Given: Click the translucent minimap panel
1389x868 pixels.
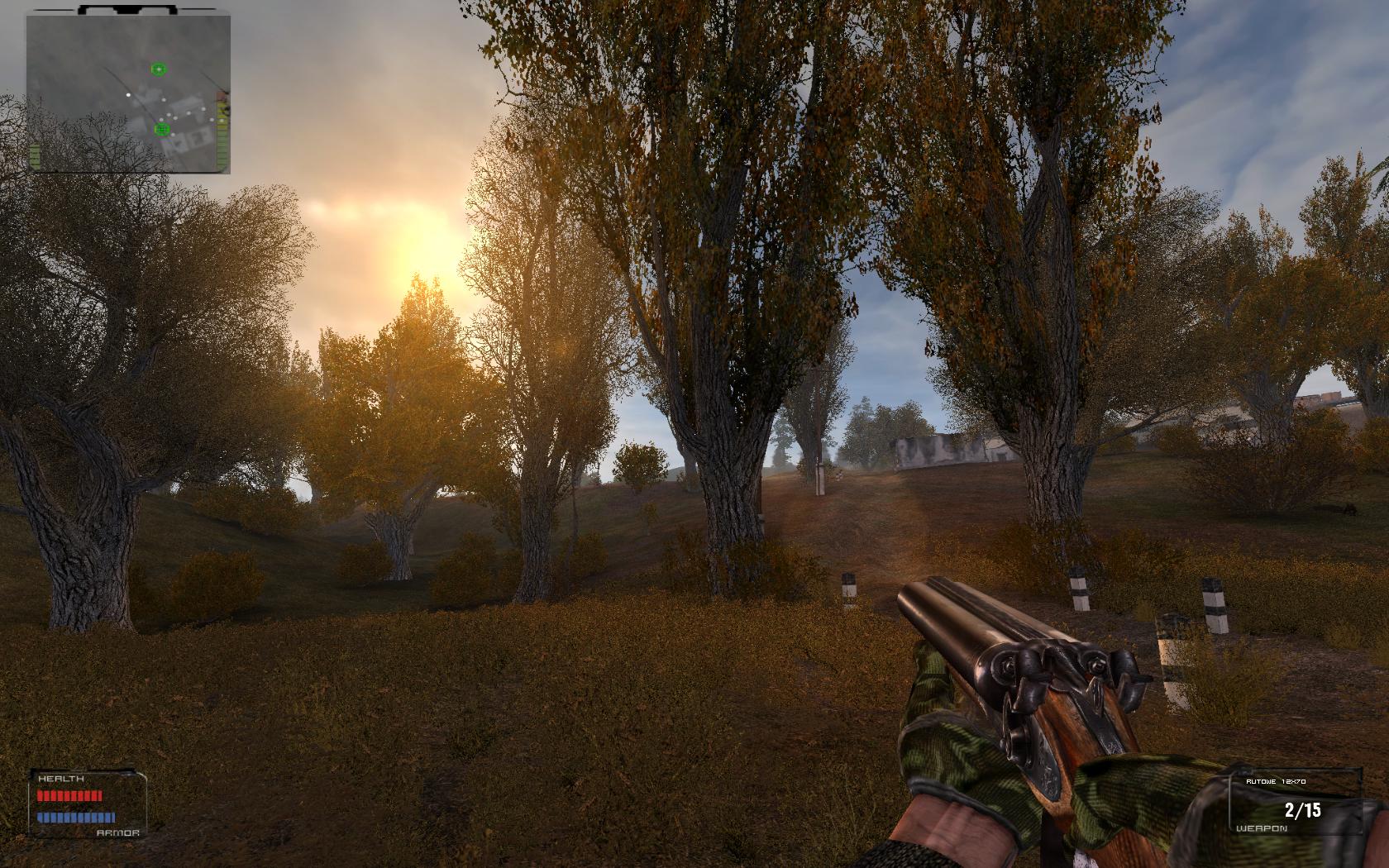Looking at the screenshot, I should (x=128, y=93).
